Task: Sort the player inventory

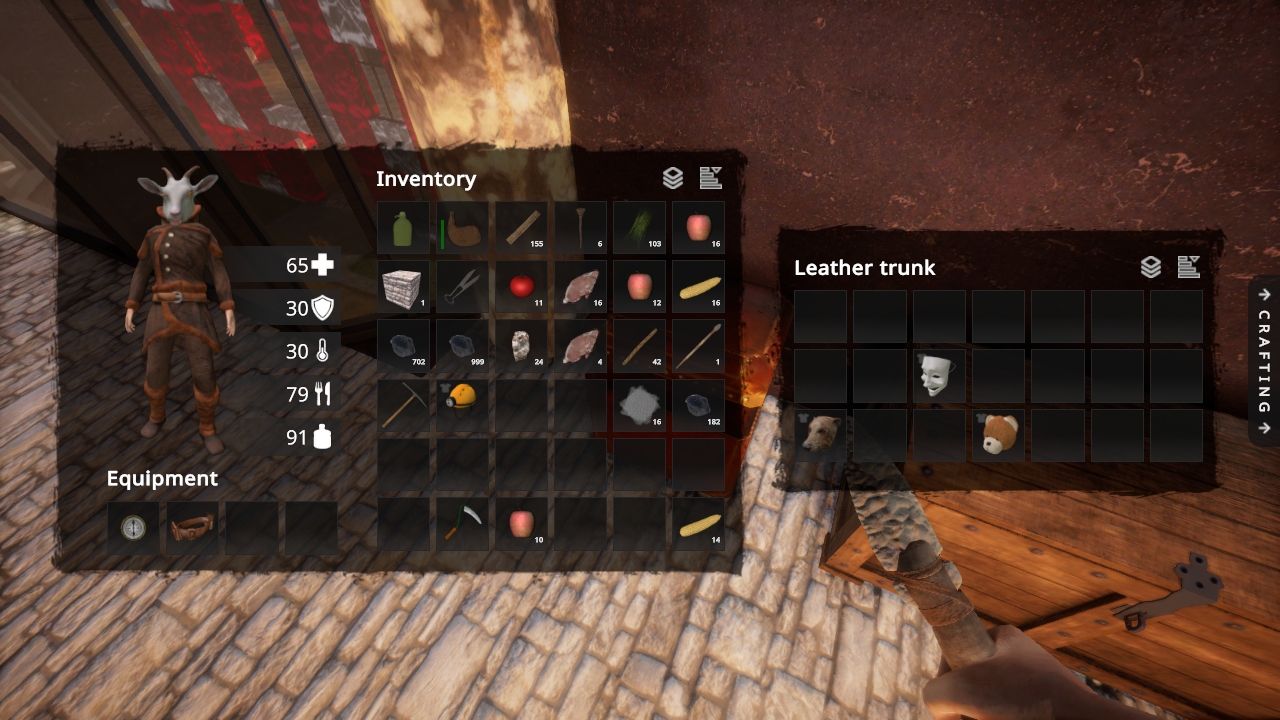Action: pos(711,179)
